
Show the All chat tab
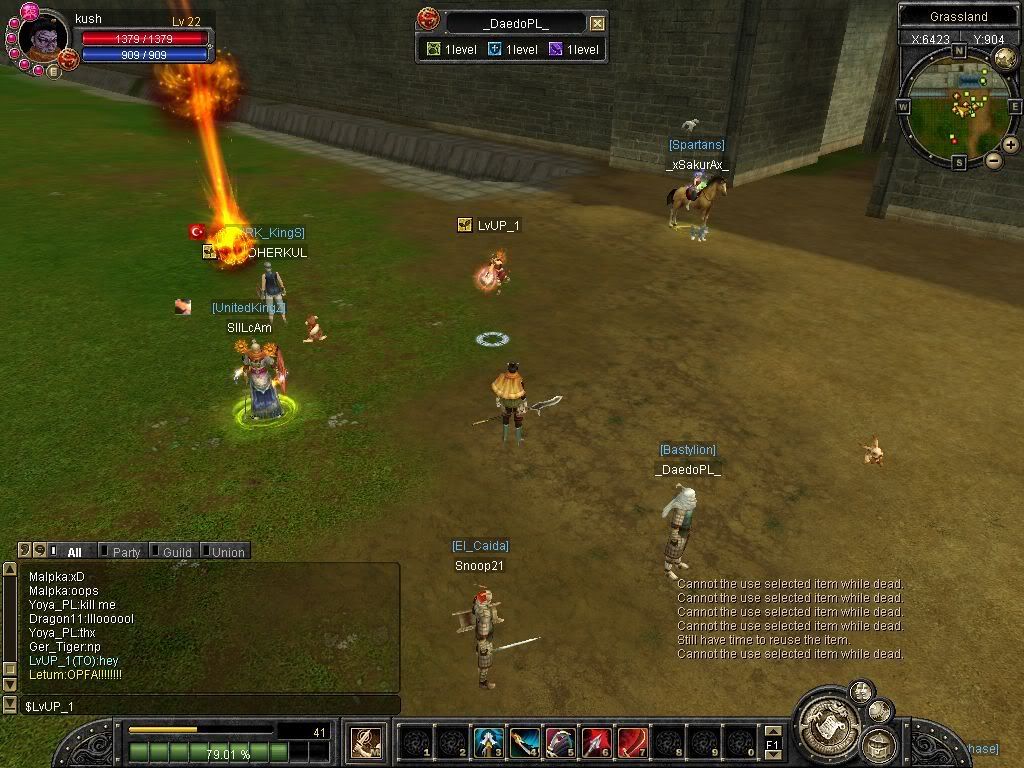tap(73, 551)
